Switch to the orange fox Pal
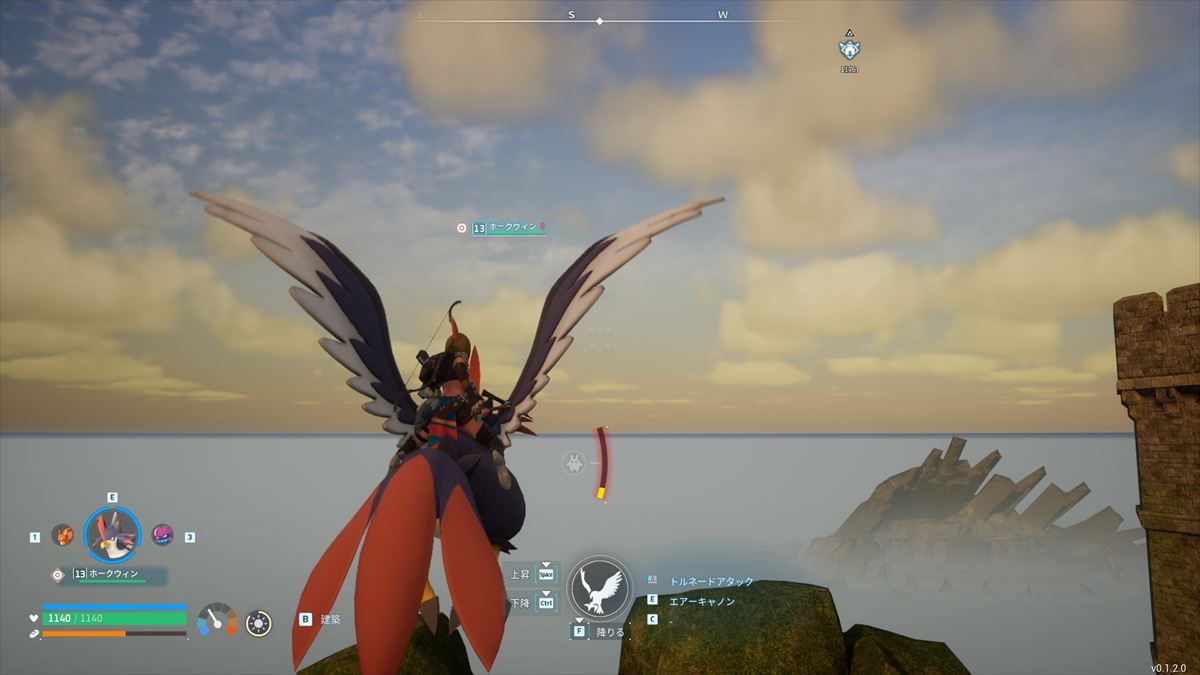This screenshot has width=1200, height=675. (x=63, y=535)
